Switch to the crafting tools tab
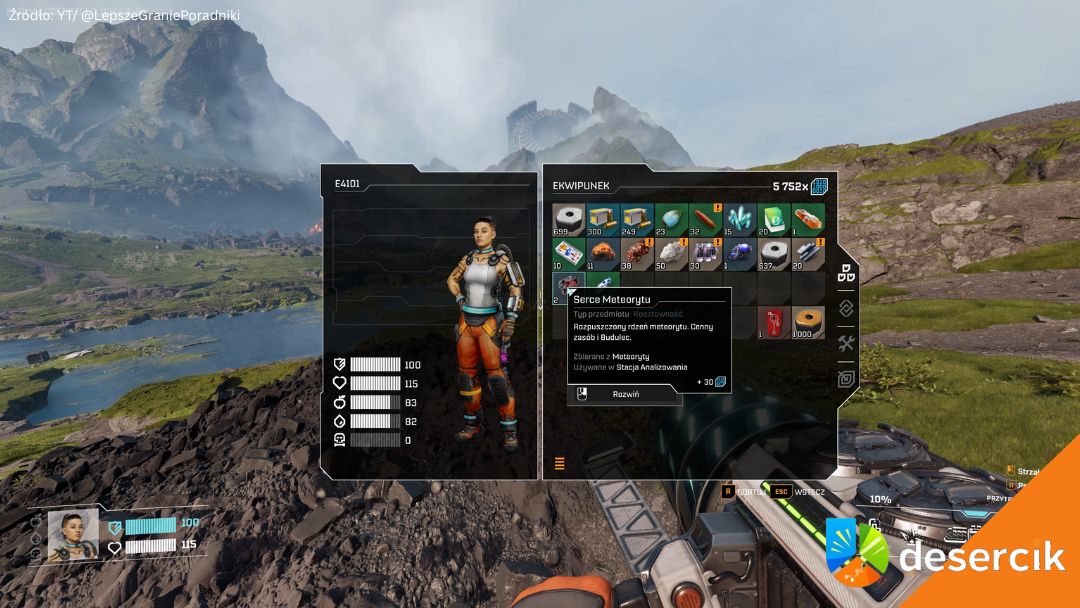 [846, 343]
